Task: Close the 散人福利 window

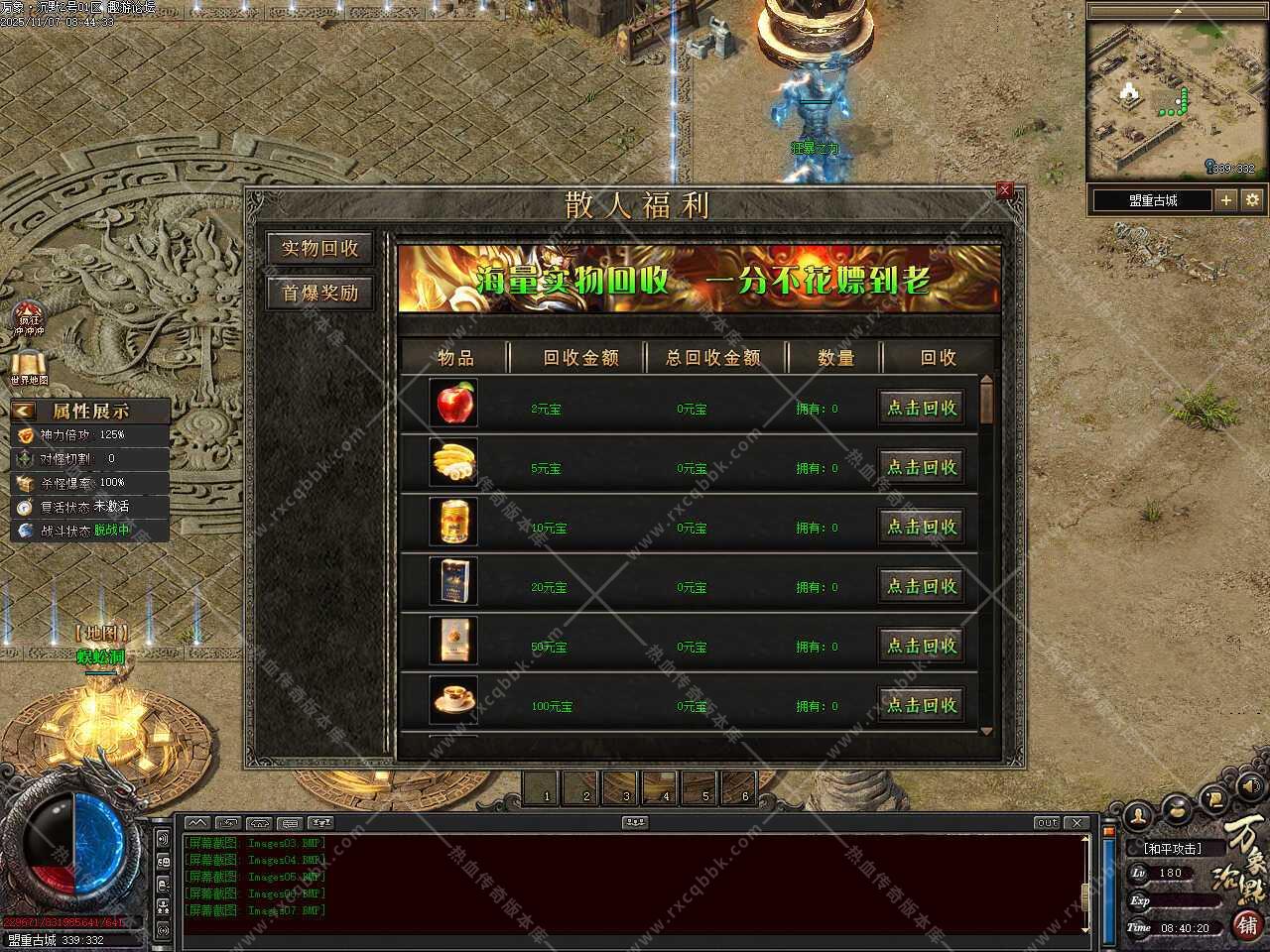Action: pyautogui.click(x=1004, y=189)
